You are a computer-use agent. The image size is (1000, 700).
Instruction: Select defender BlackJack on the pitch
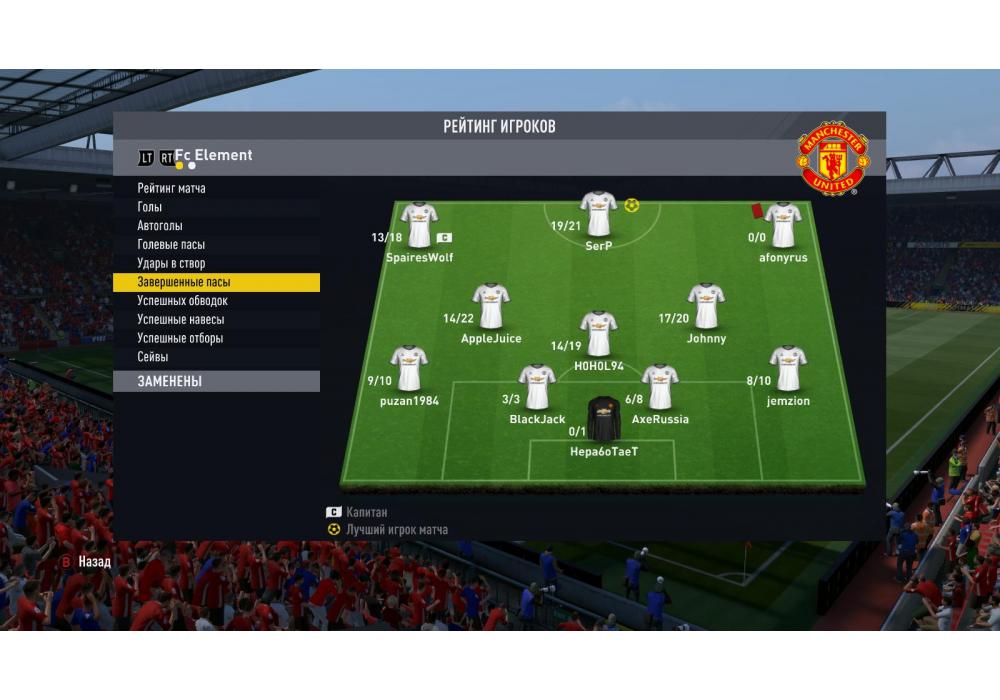[x=537, y=386]
